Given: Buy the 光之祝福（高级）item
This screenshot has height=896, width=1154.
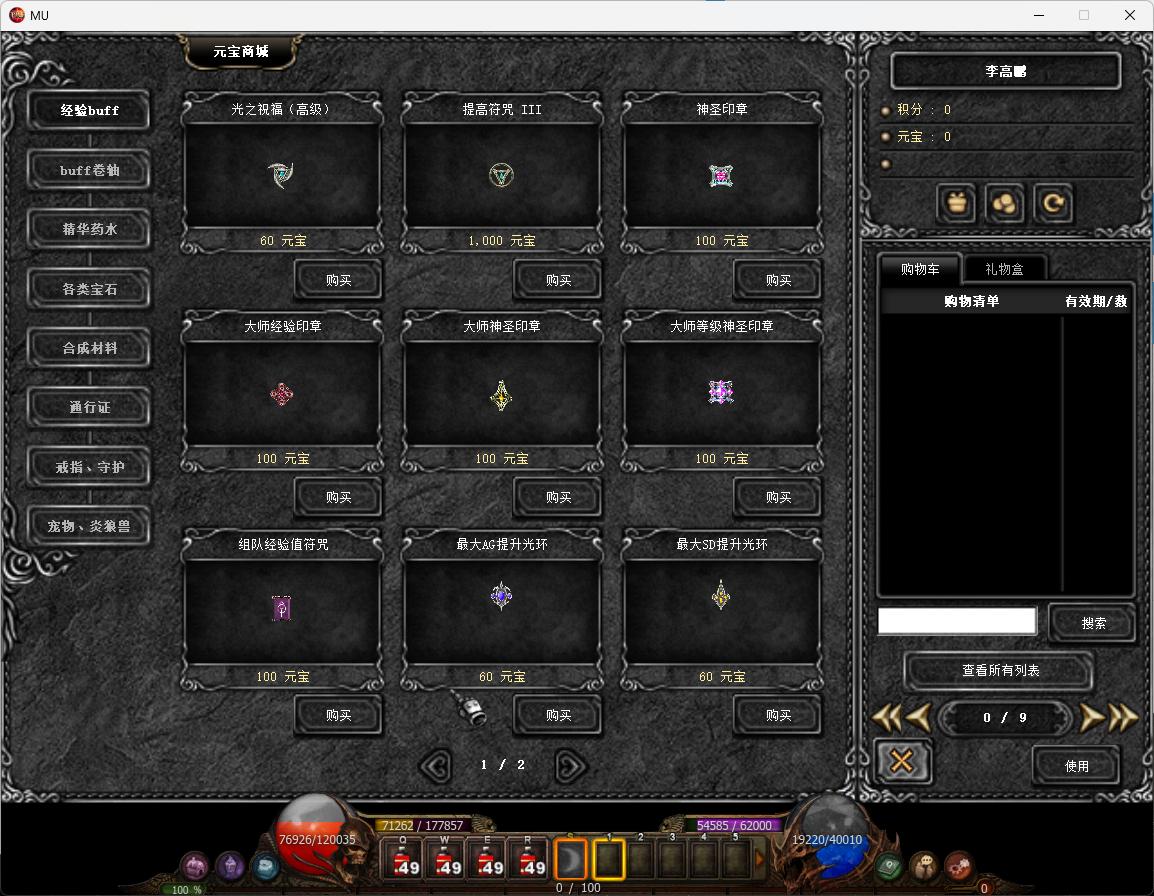Looking at the screenshot, I should click(338, 281).
